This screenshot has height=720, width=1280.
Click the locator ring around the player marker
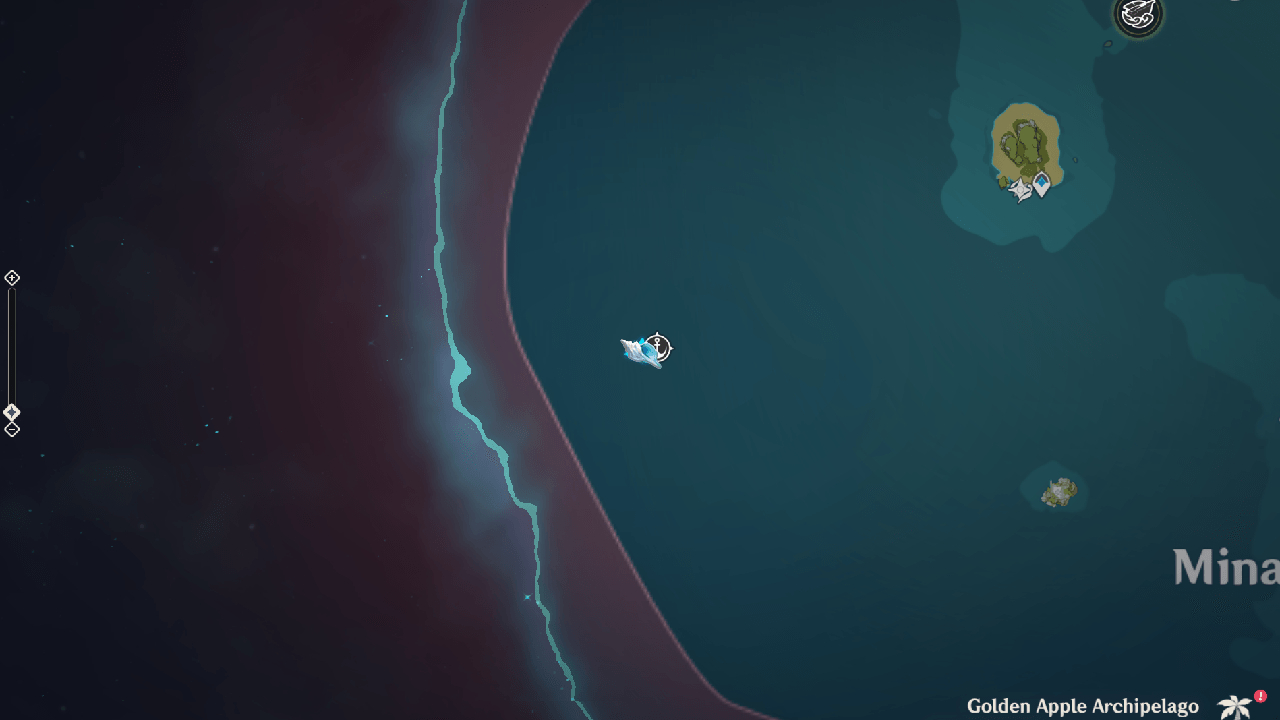(657, 348)
